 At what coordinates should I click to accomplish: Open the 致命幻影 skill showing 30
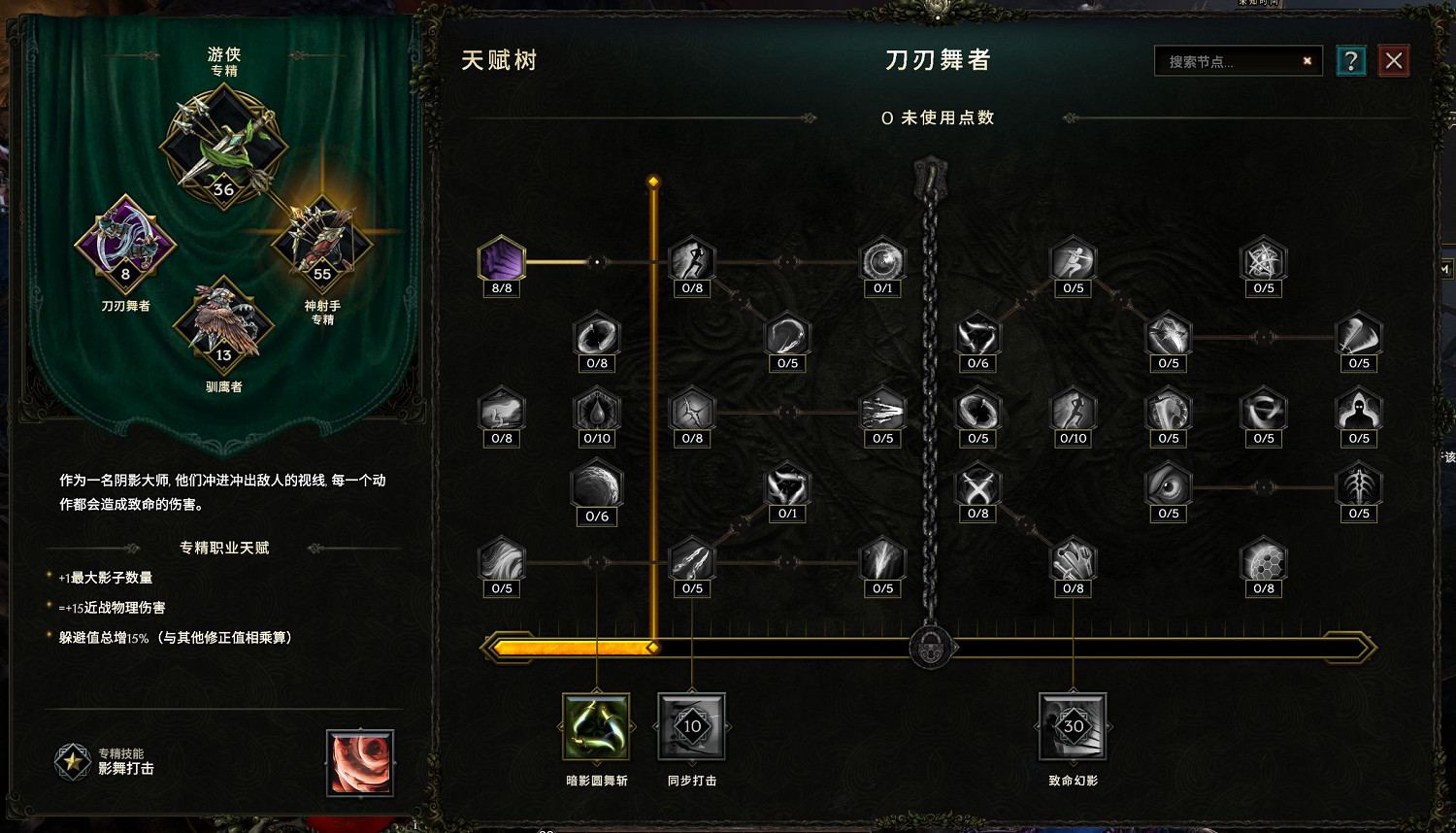[1073, 727]
